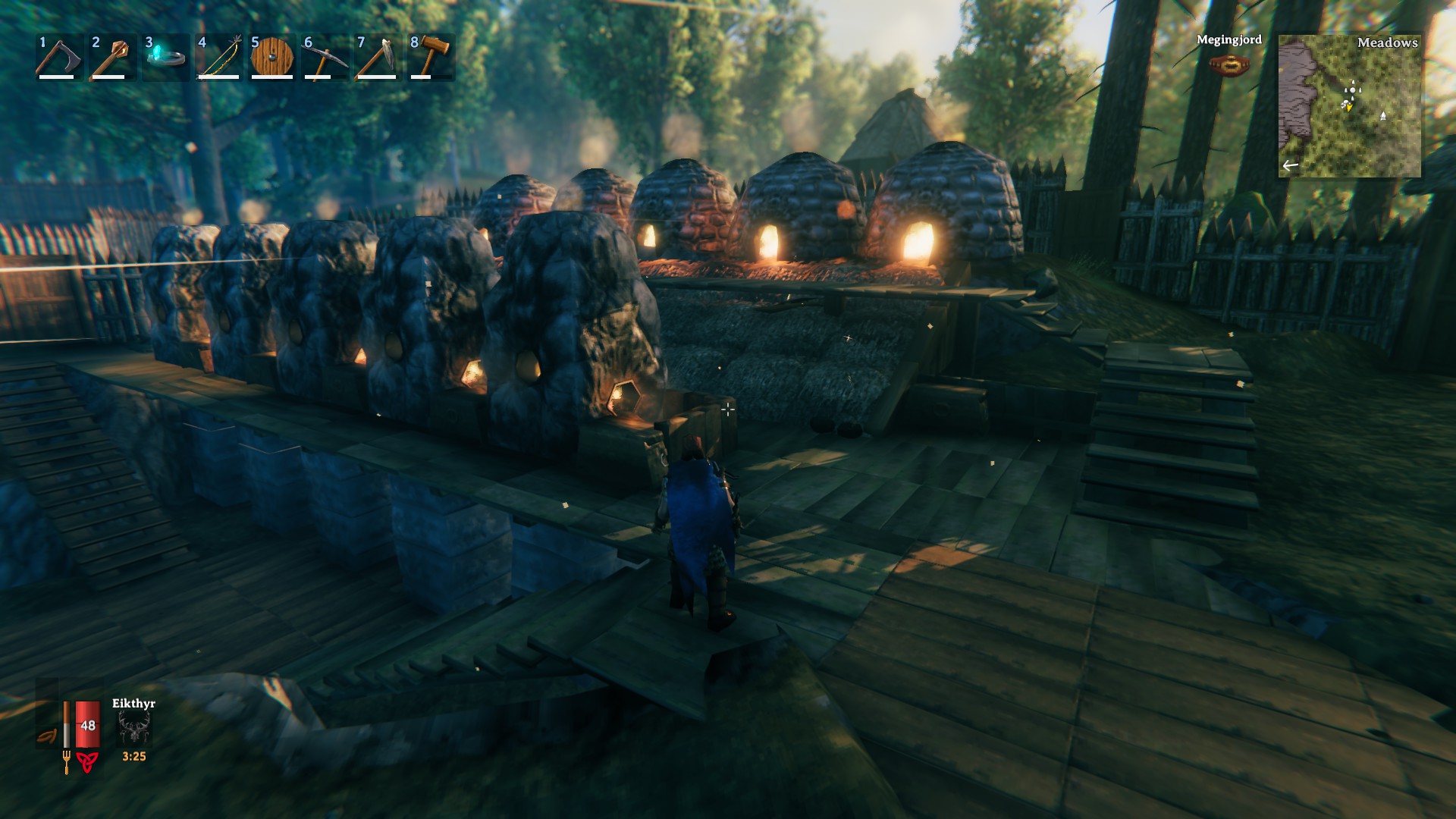Click the Megingjord belt status icon

(1228, 64)
